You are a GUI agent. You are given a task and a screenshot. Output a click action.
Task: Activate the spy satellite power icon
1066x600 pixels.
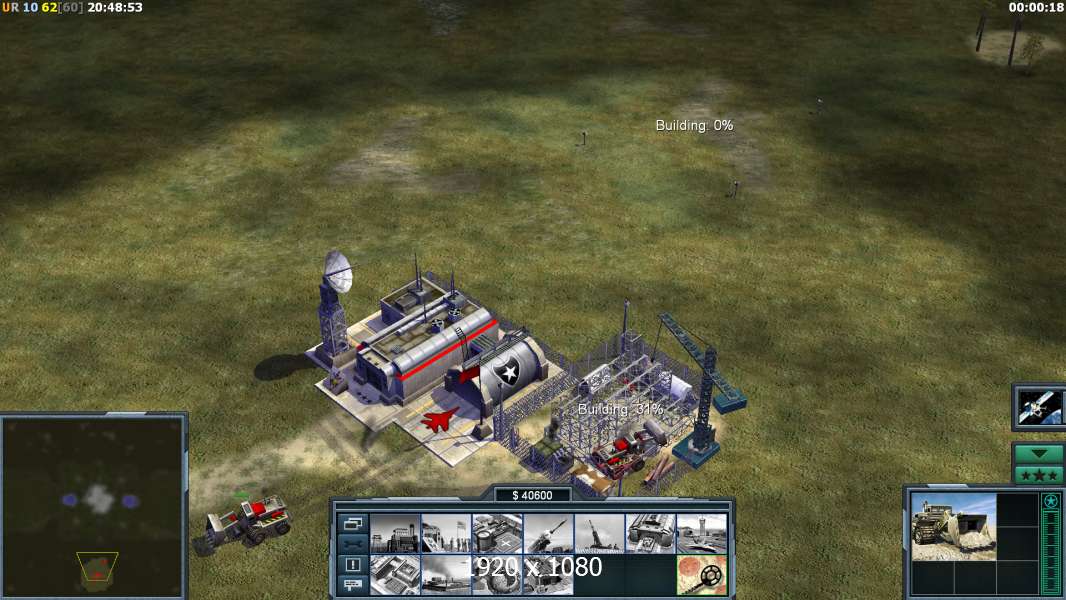pos(1039,406)
